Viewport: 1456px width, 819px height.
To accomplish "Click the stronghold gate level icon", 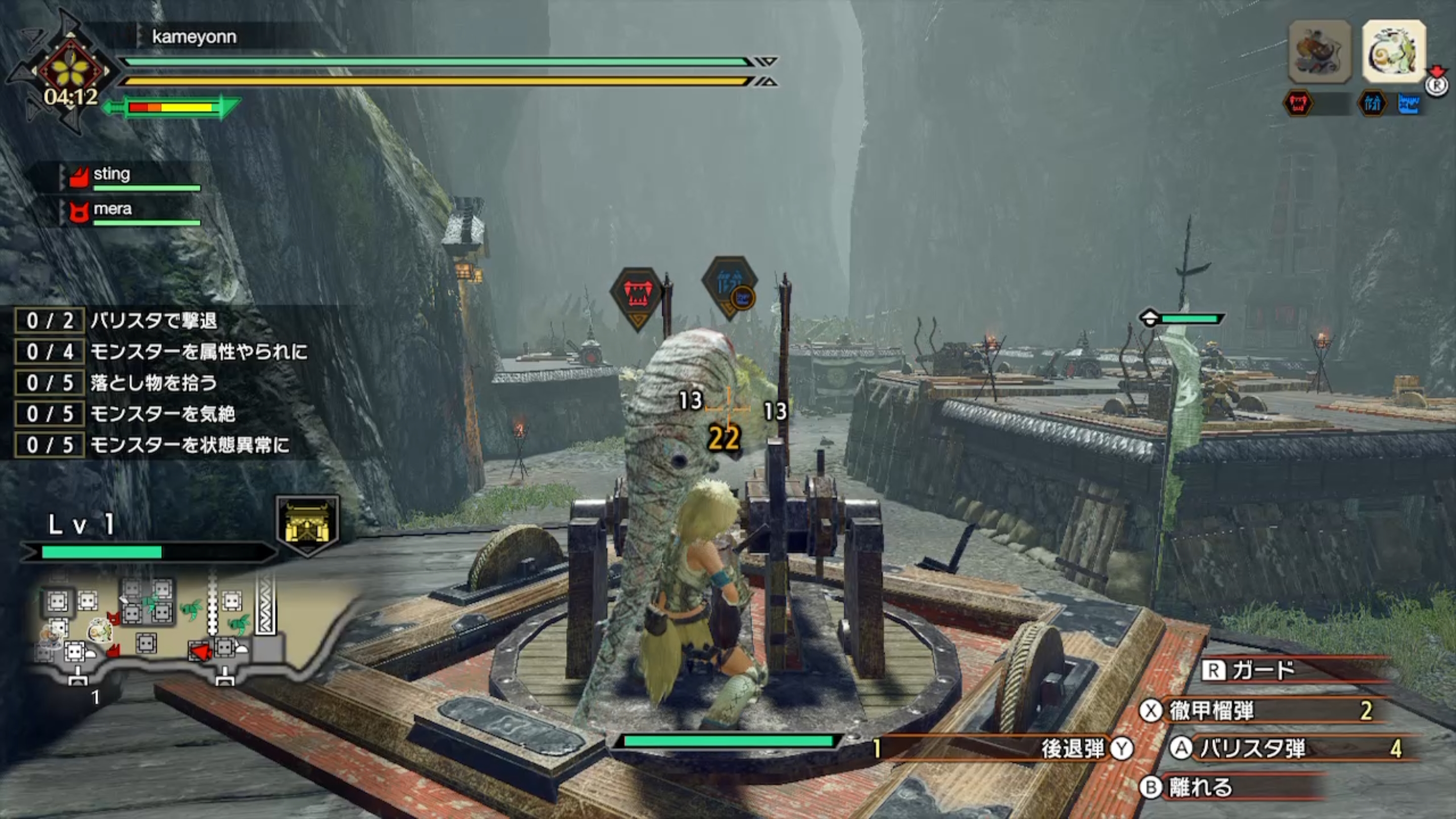I will pos(307,526).
